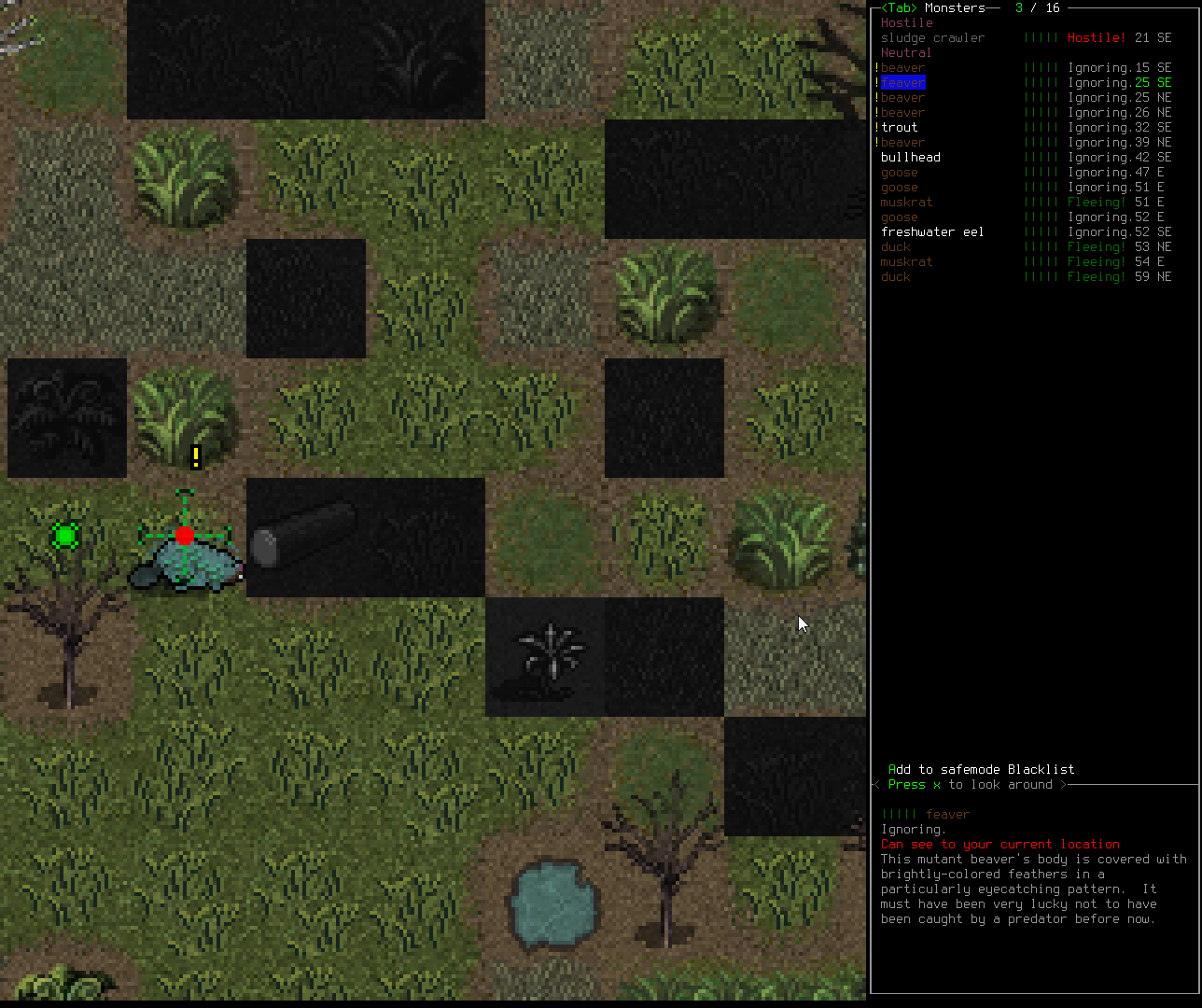Select the highlighted feaver entry

[902, 83]
